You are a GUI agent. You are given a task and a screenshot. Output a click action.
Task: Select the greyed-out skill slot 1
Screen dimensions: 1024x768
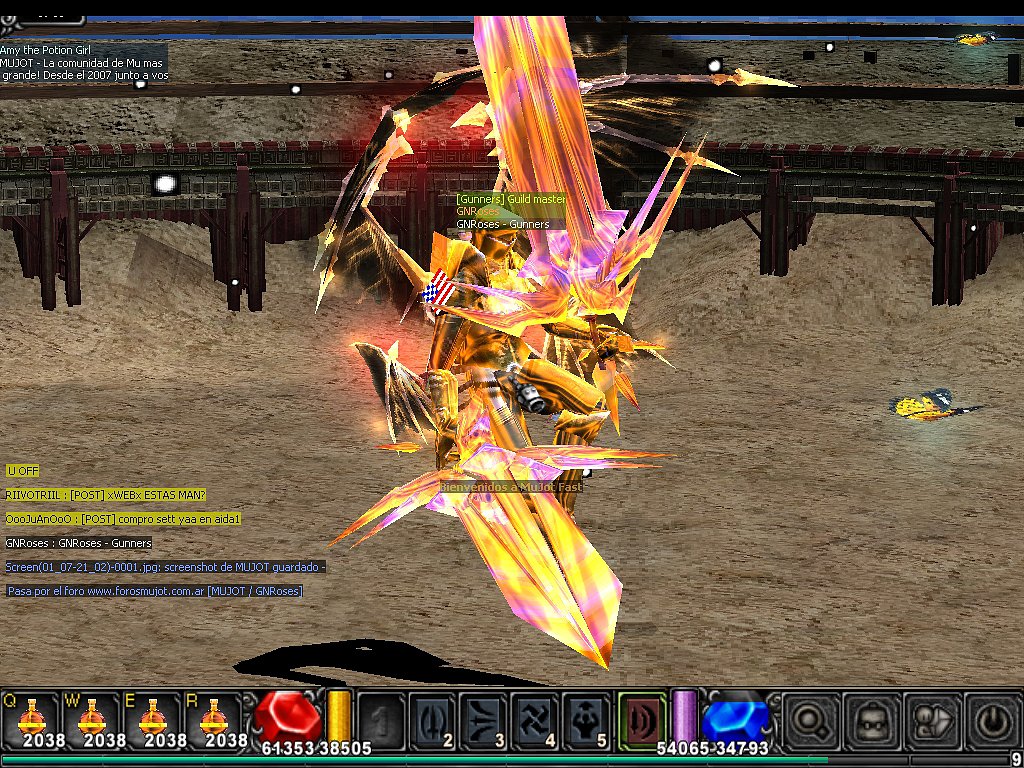(381, 718)
